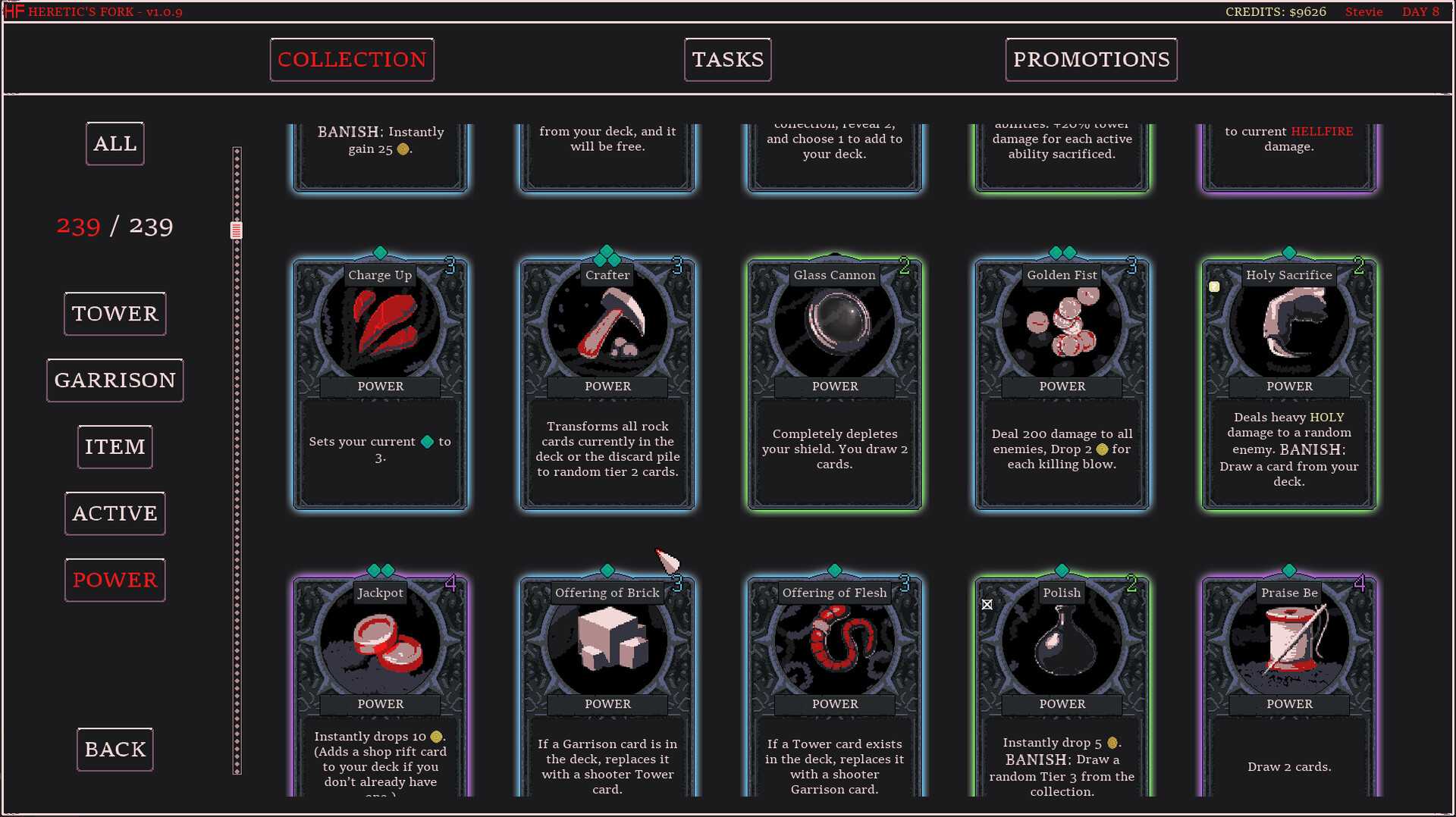The width and height of the screenshot is (1456, 817).
Task: Click the coins artwork on the Jackpot card
Action: coord(380,642)
